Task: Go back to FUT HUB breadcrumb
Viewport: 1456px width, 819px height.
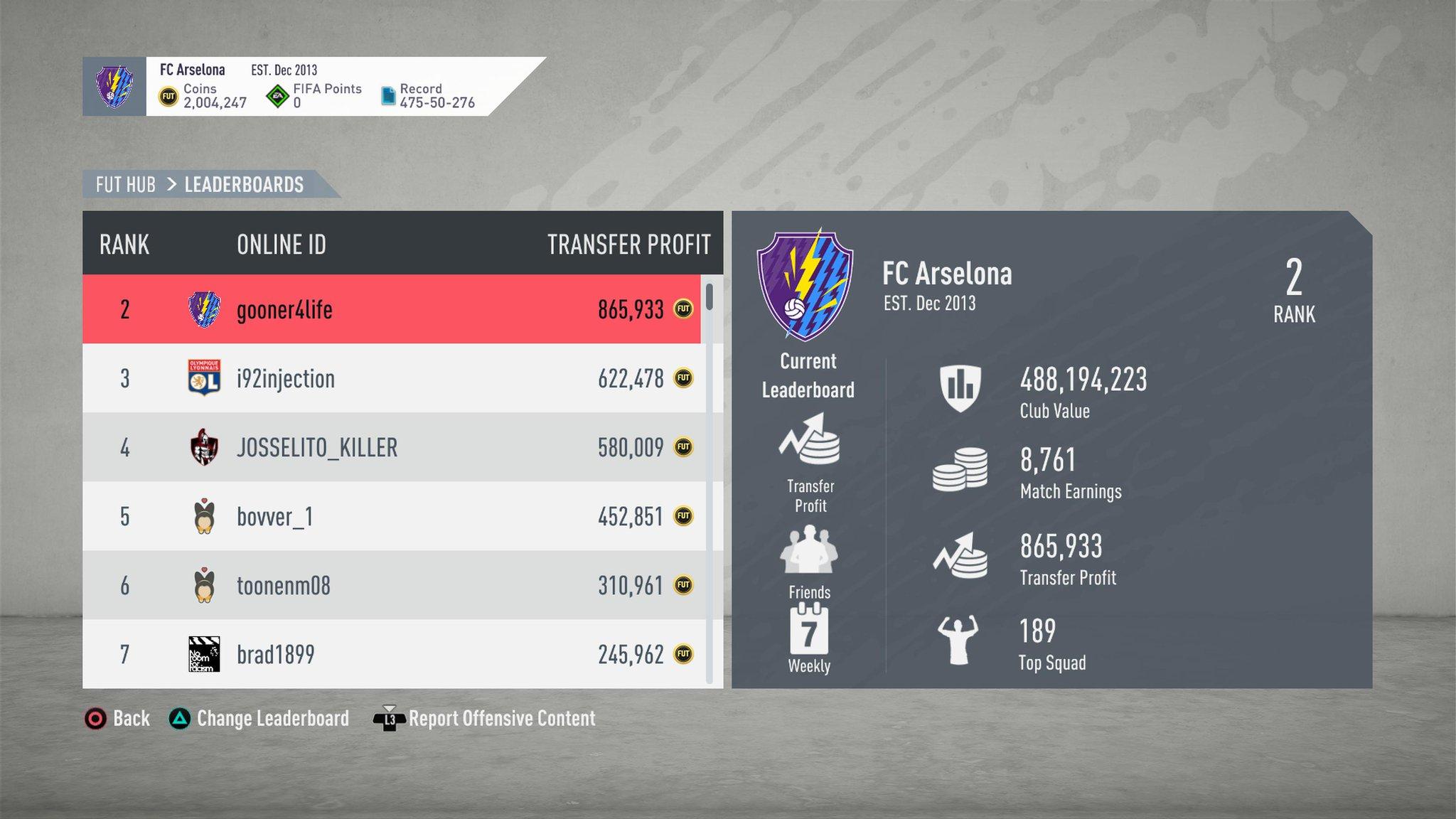Action: 126,185
